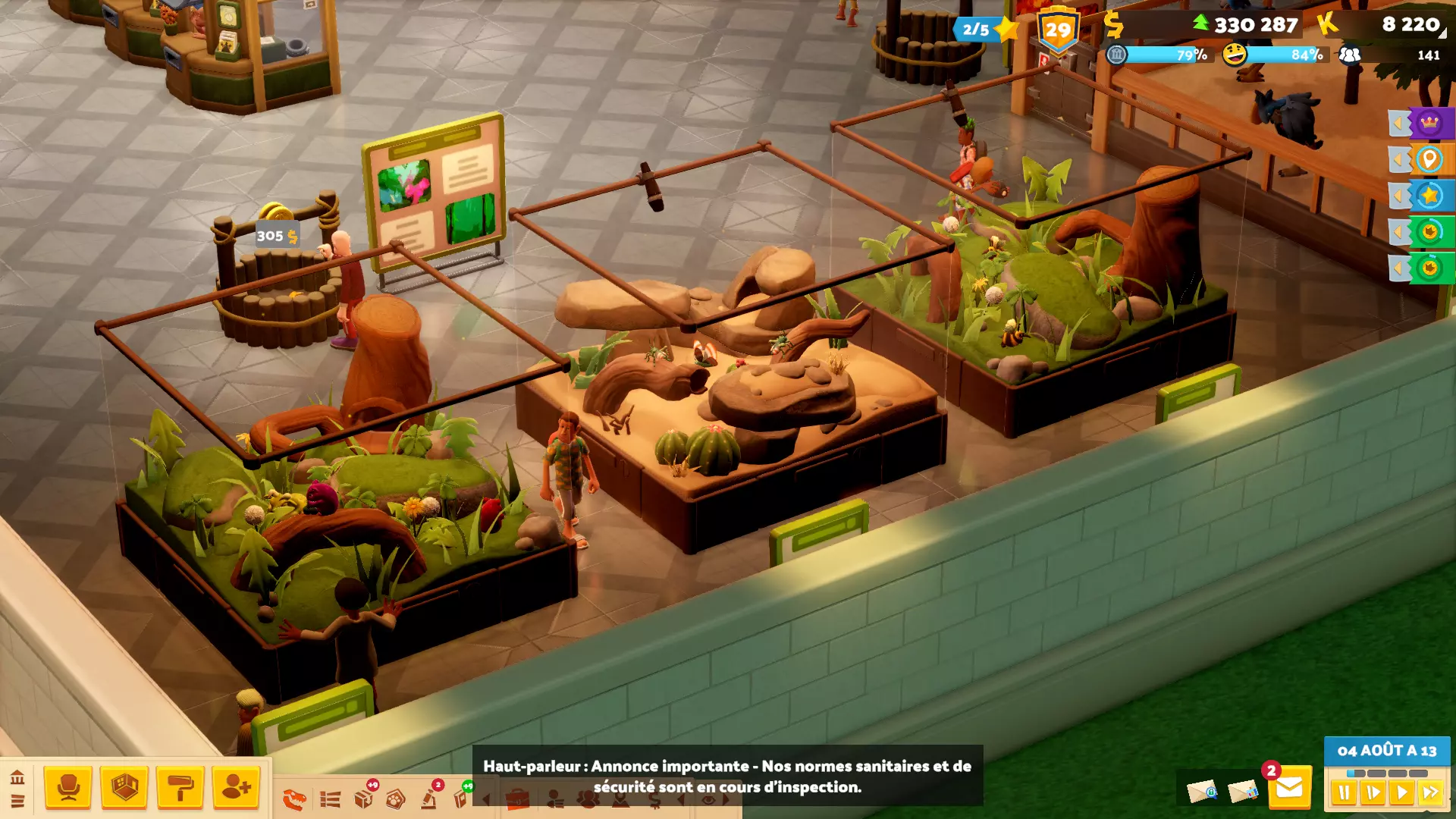
Task: Open the crate inventory with +9 badge
Action: point(364,798)
